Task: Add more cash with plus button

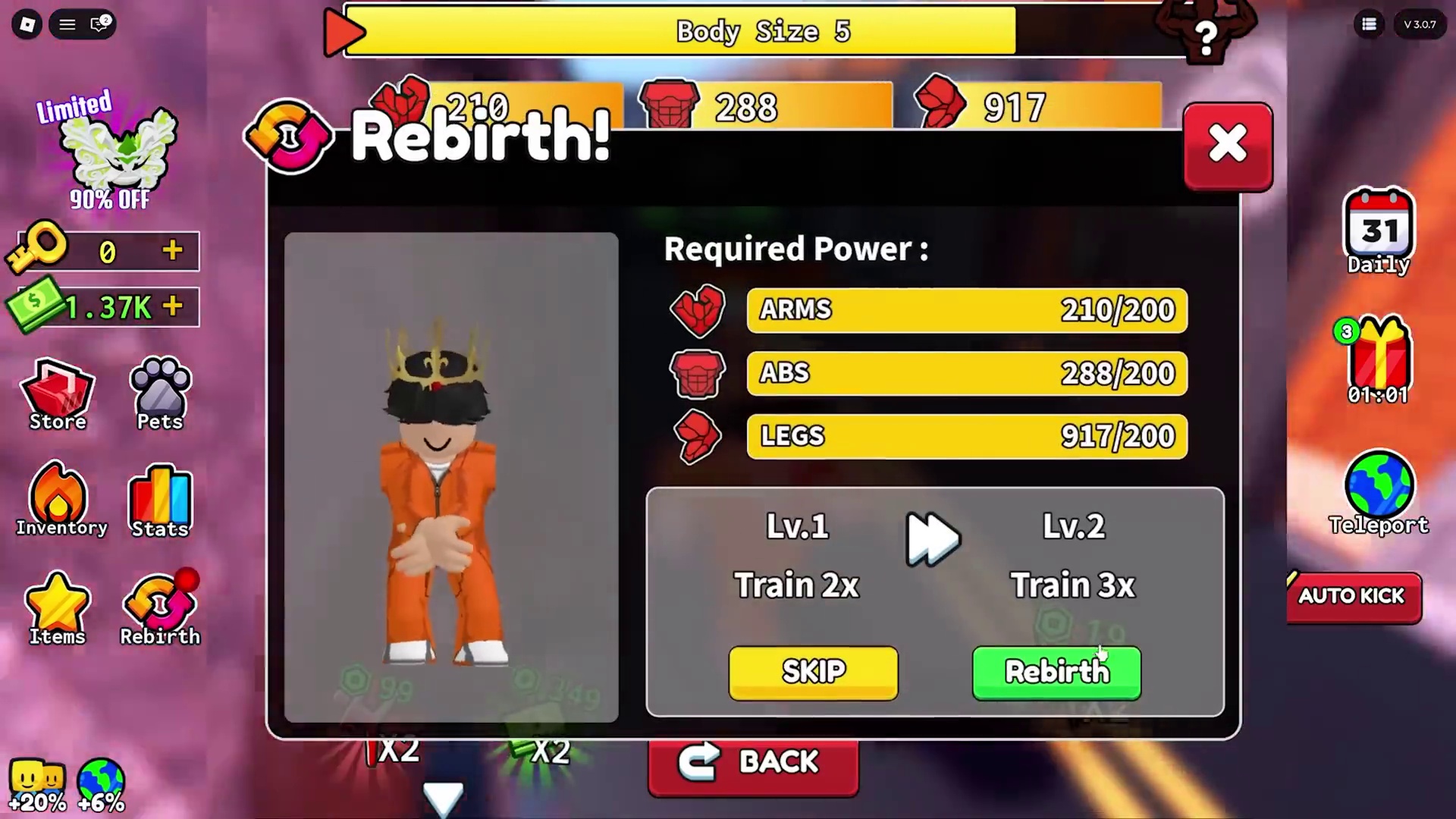Action: pyautogui.click(x=173, y=306)
